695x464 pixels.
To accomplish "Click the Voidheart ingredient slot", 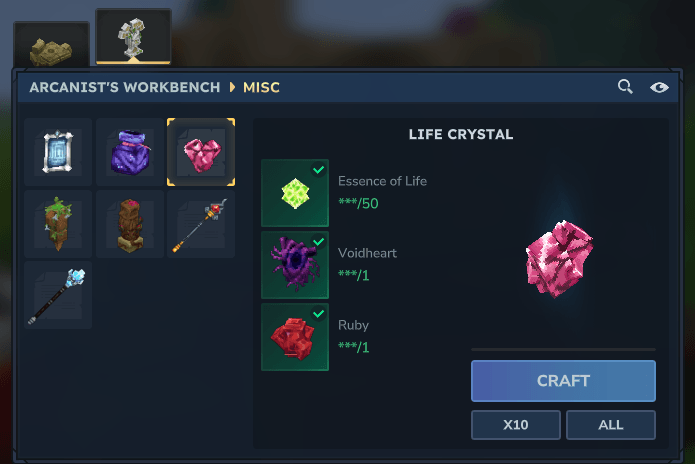I will coord(294,265).
